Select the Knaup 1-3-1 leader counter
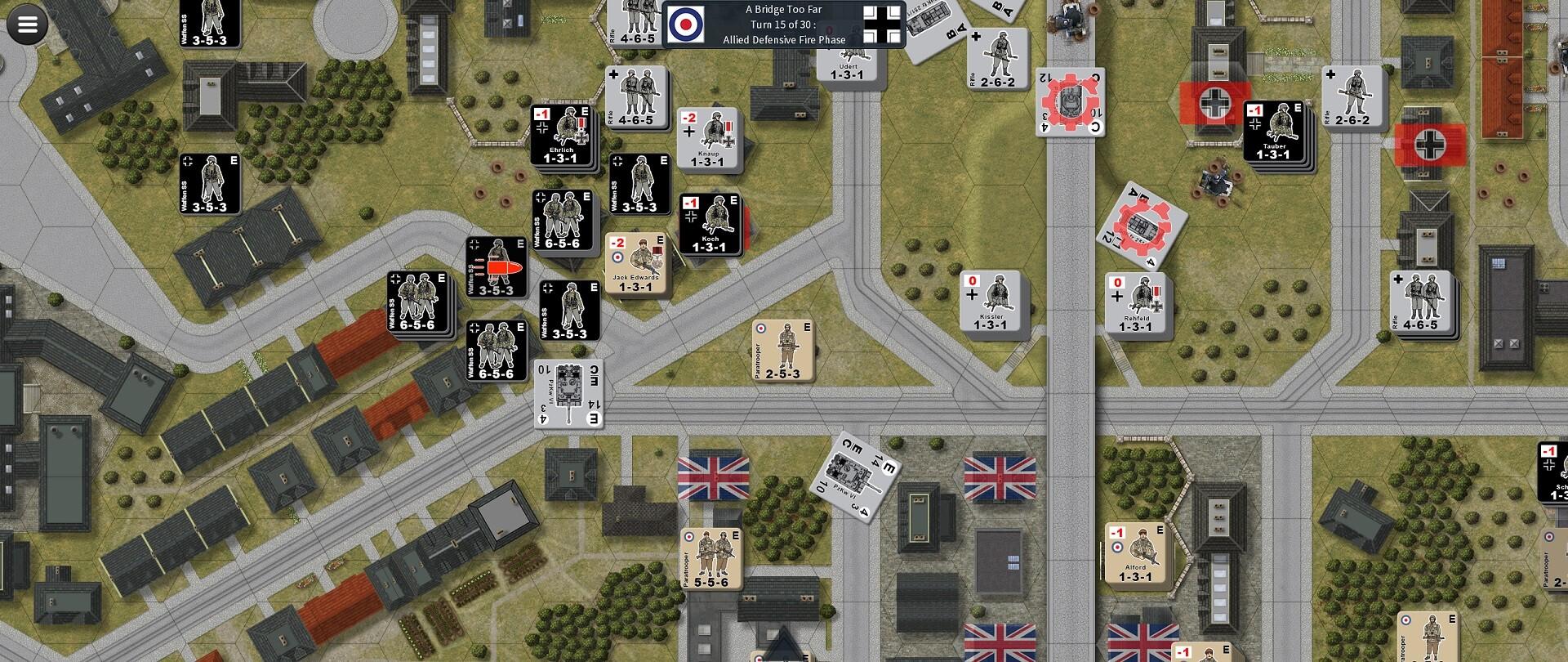This screenshot has height=662, width=1568. pyautogui.click(x=709, y=139)
